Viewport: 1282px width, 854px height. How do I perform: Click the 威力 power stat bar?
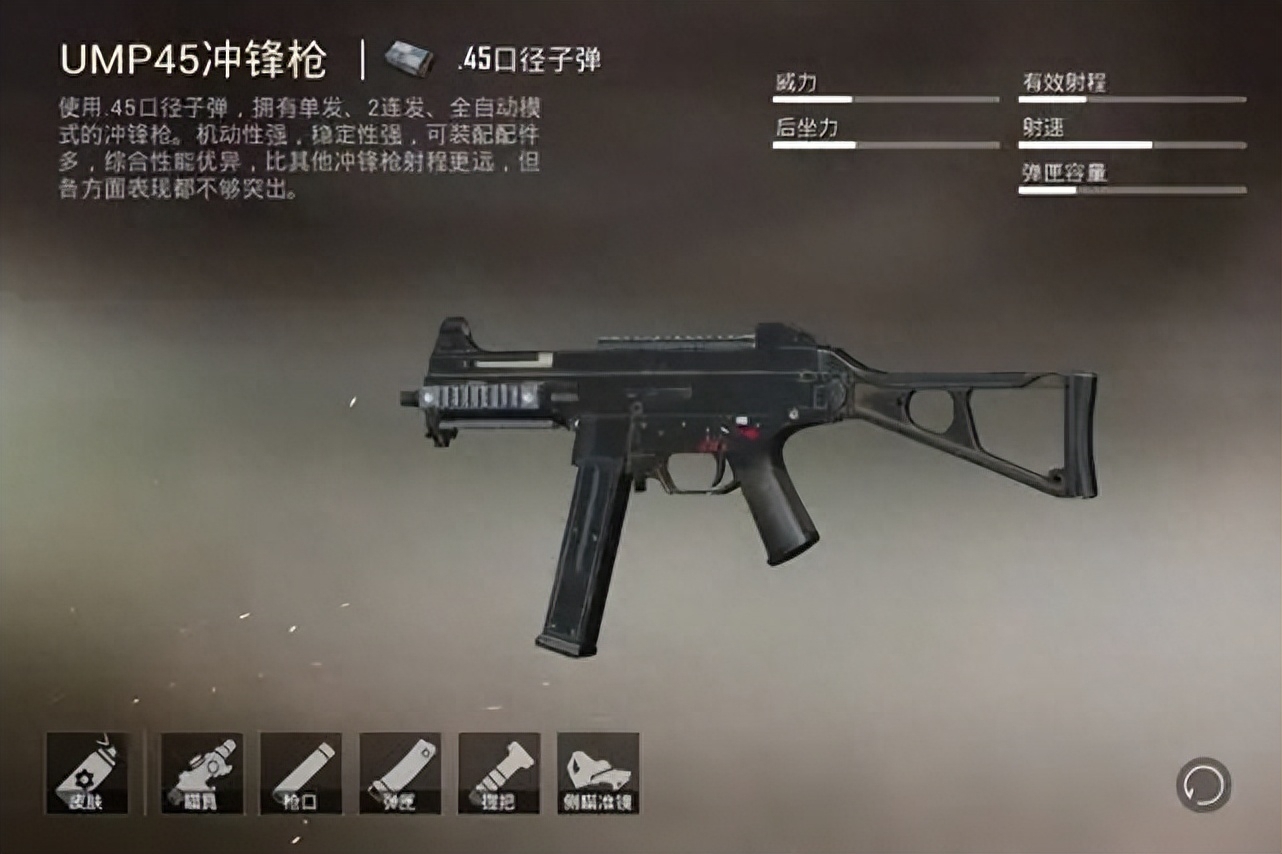click(886, 99)
